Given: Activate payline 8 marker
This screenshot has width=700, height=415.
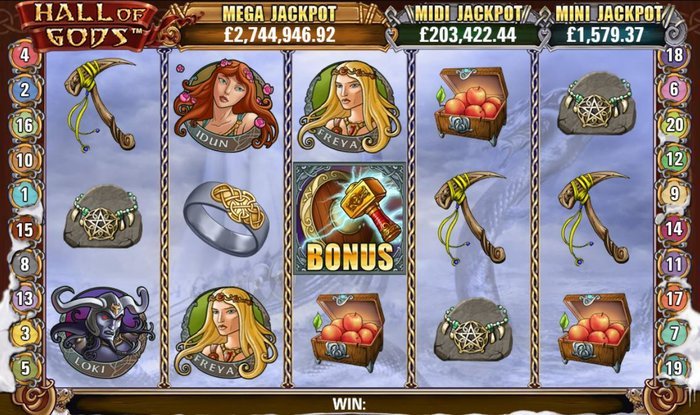Looking at the screenshot, I should point(24,264).
